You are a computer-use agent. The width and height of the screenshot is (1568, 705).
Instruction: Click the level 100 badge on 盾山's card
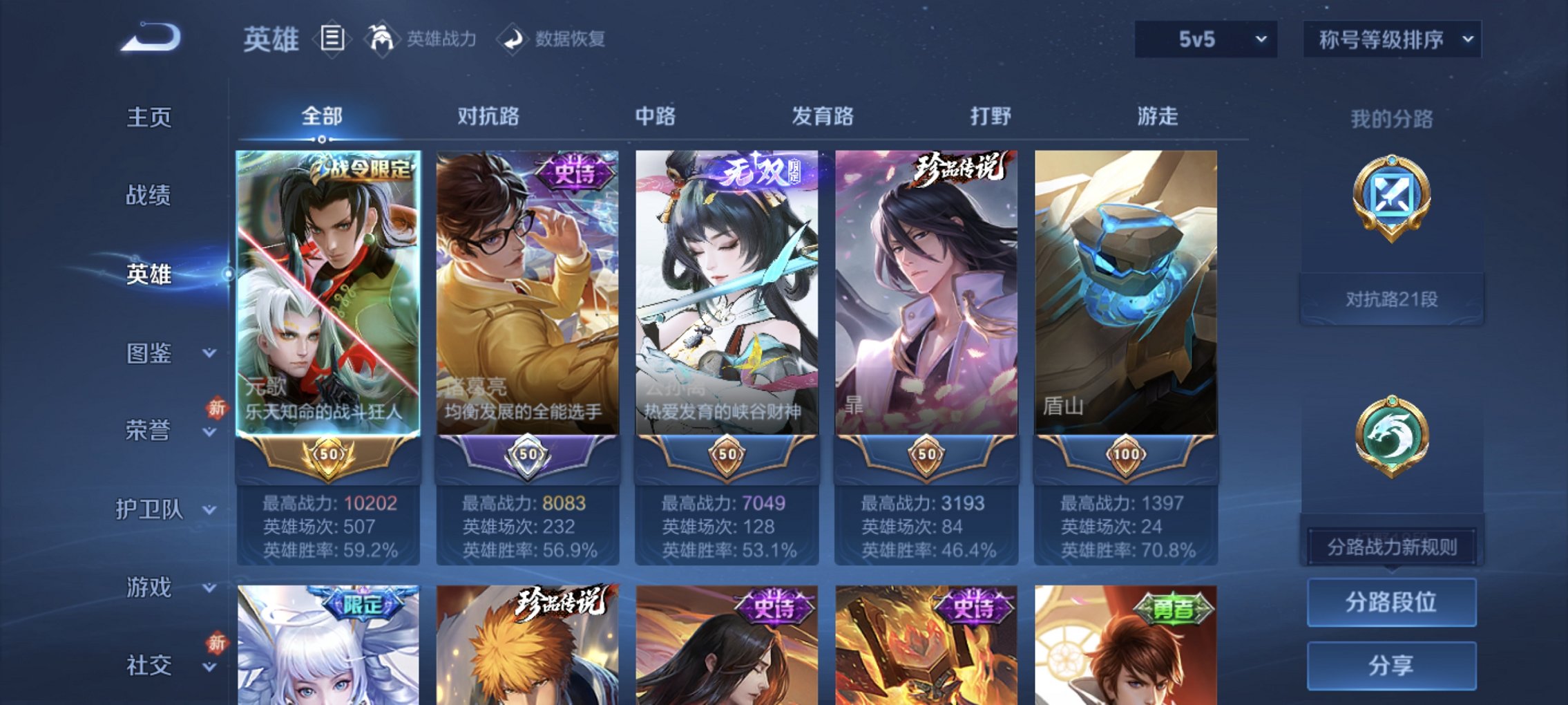click(1125, 455)
